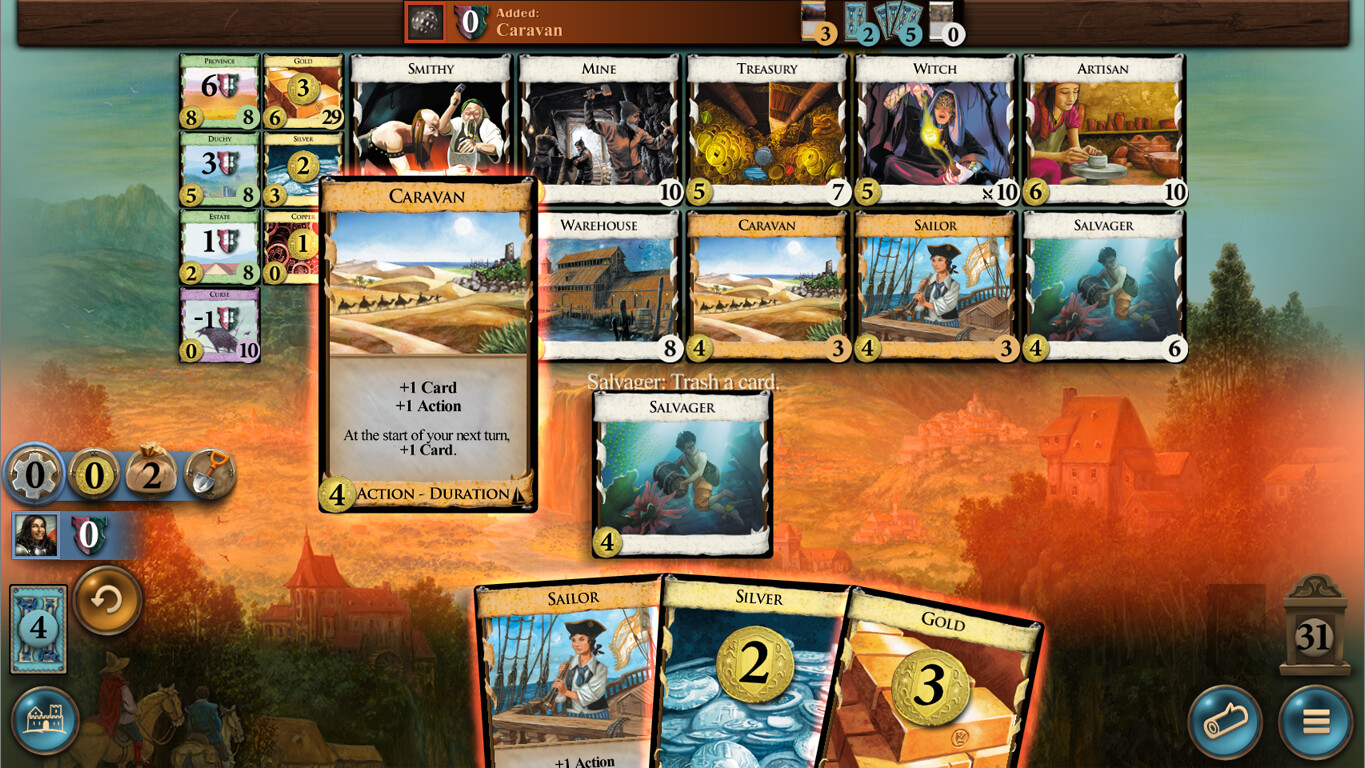Trash the Salvager card in play
Image resolution: width=1365 pixels, height=768 pixels.
point(680,470)
